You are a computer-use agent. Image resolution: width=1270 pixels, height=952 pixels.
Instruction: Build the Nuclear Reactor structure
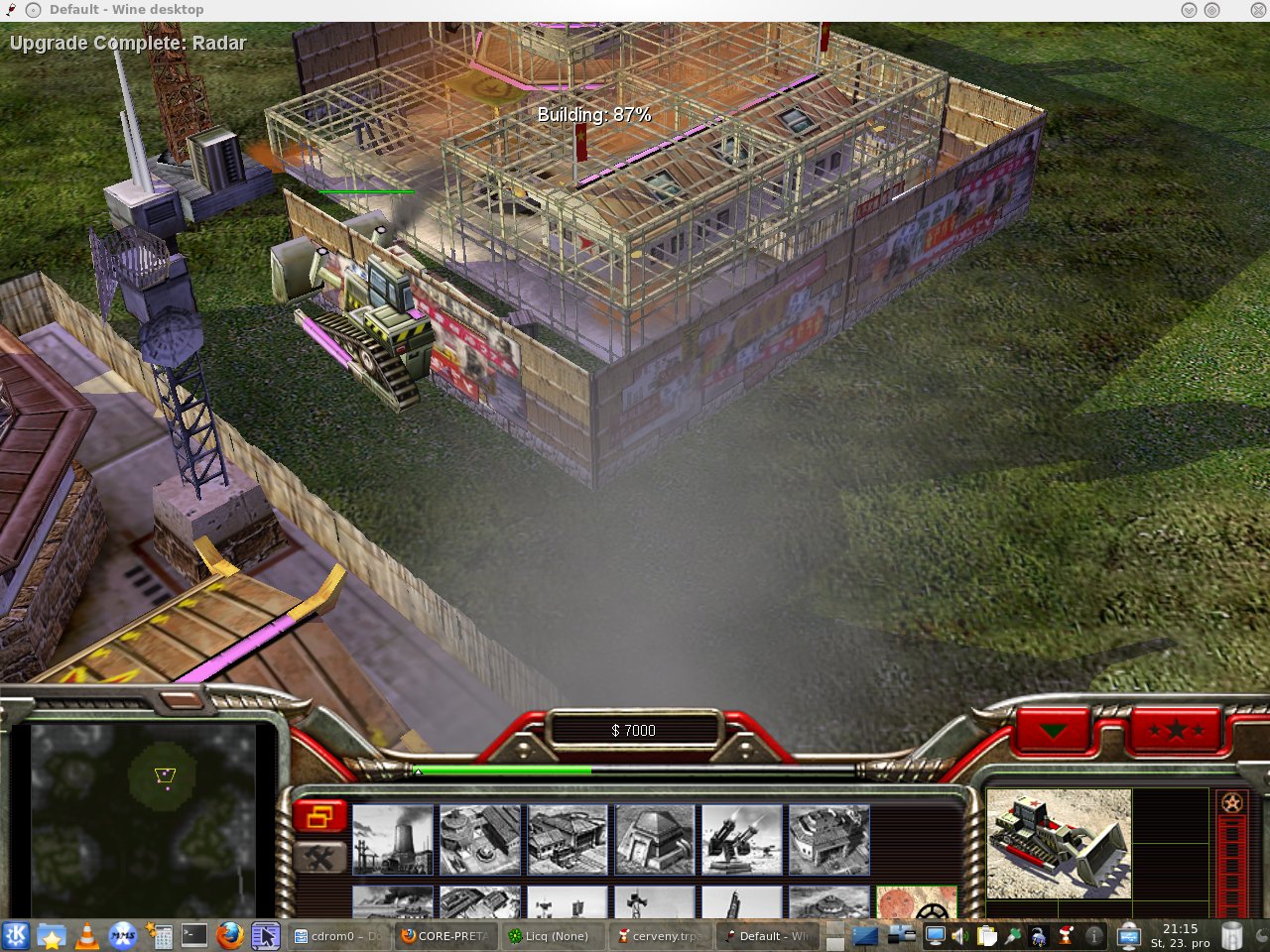(x=393, y=839)
